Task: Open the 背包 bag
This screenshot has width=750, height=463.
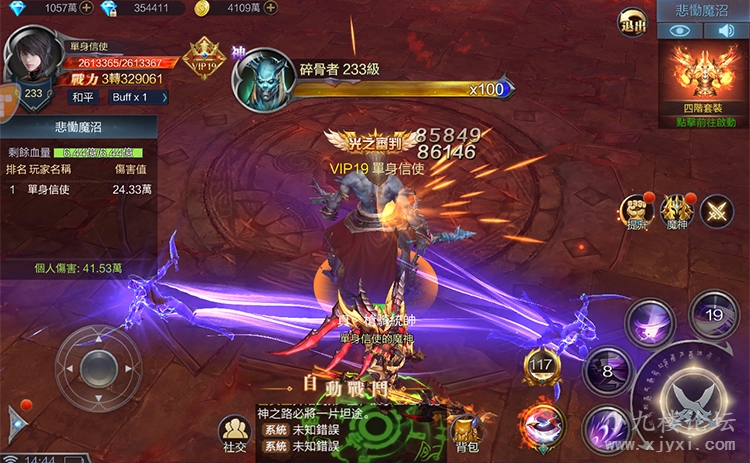Action: pyautogui.click(x=462, y=431)
